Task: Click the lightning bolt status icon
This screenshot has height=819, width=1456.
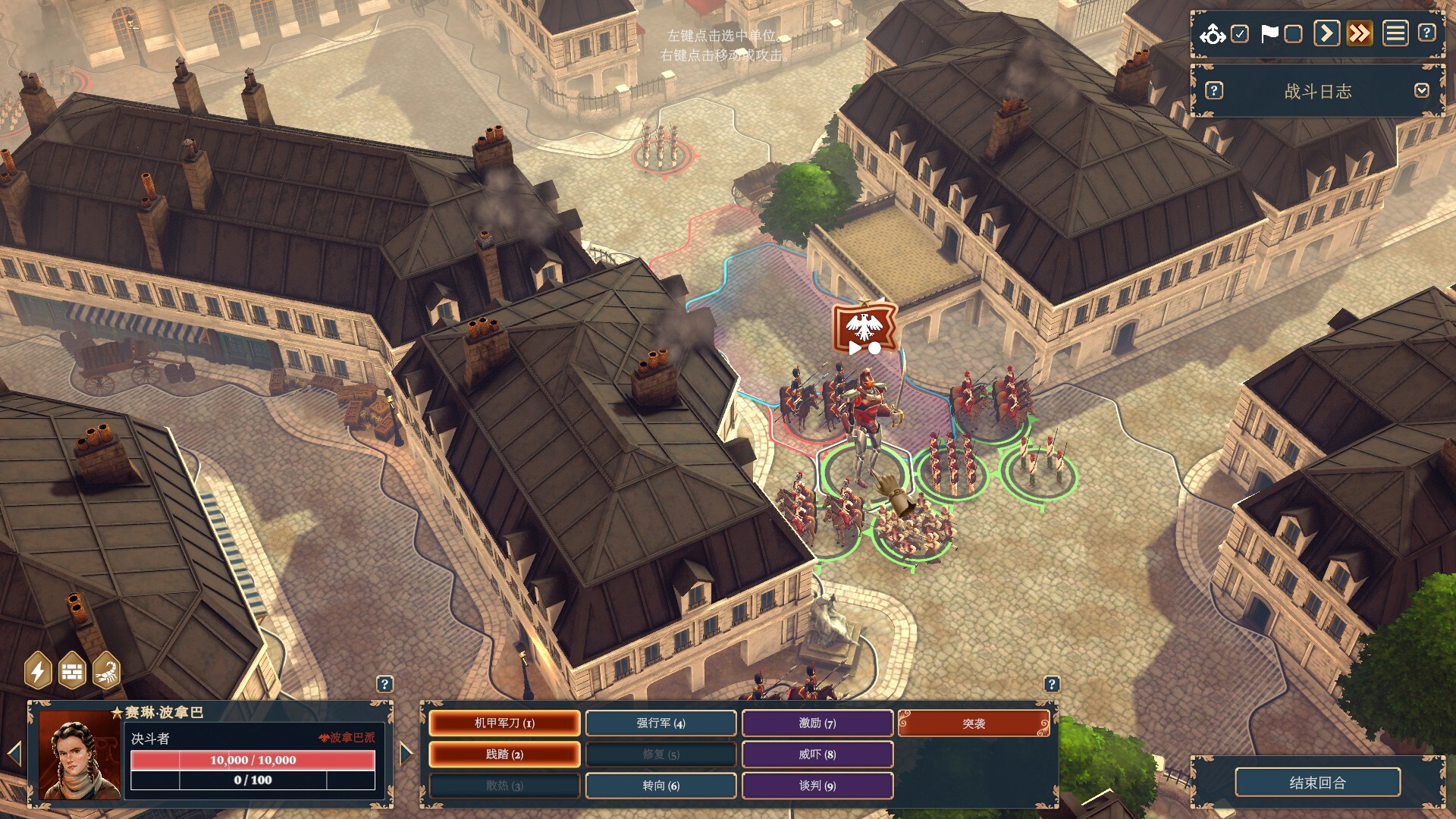Action: (x=38, y=671)
